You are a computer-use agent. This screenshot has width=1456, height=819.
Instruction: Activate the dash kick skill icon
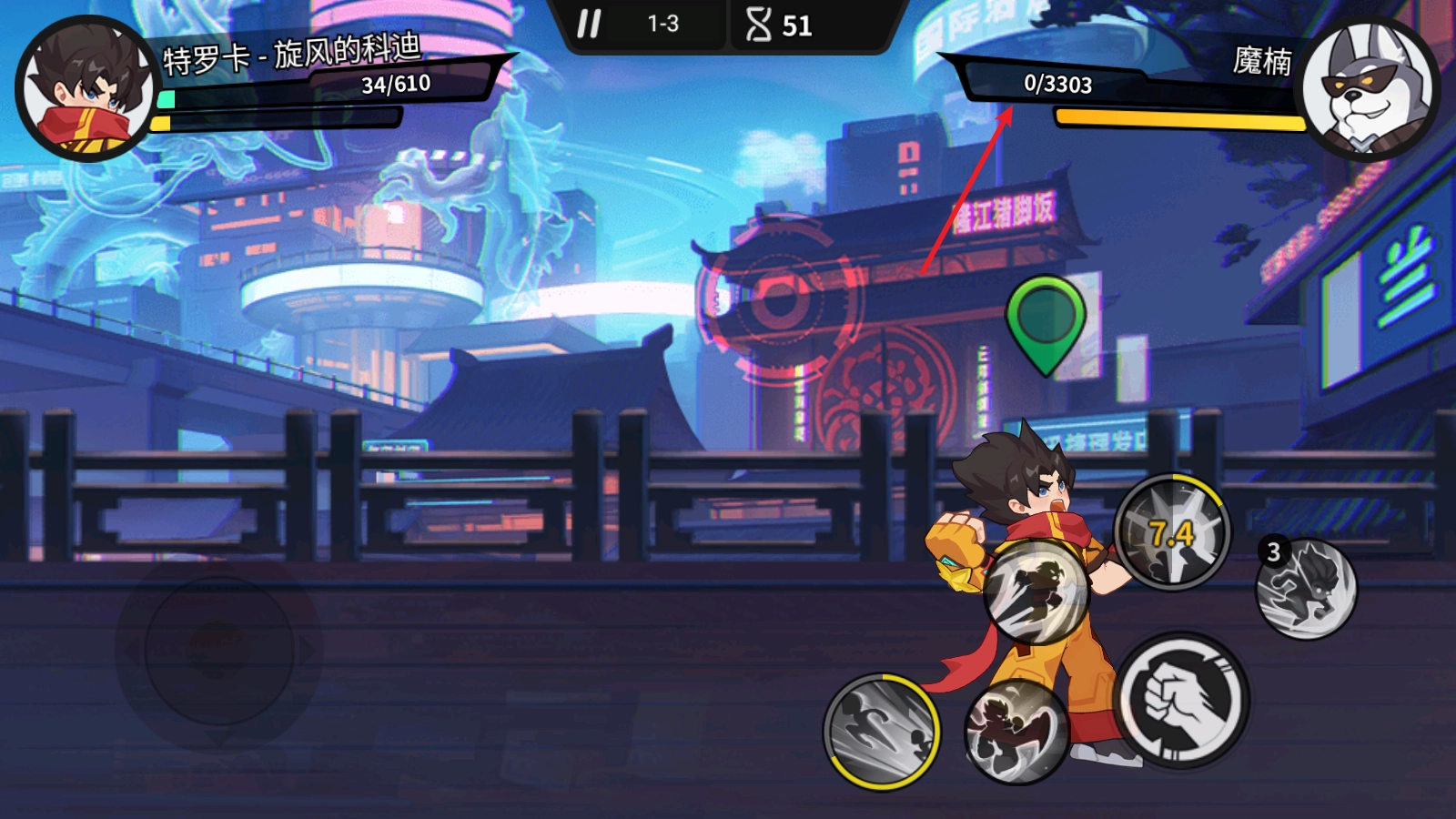1036,591
